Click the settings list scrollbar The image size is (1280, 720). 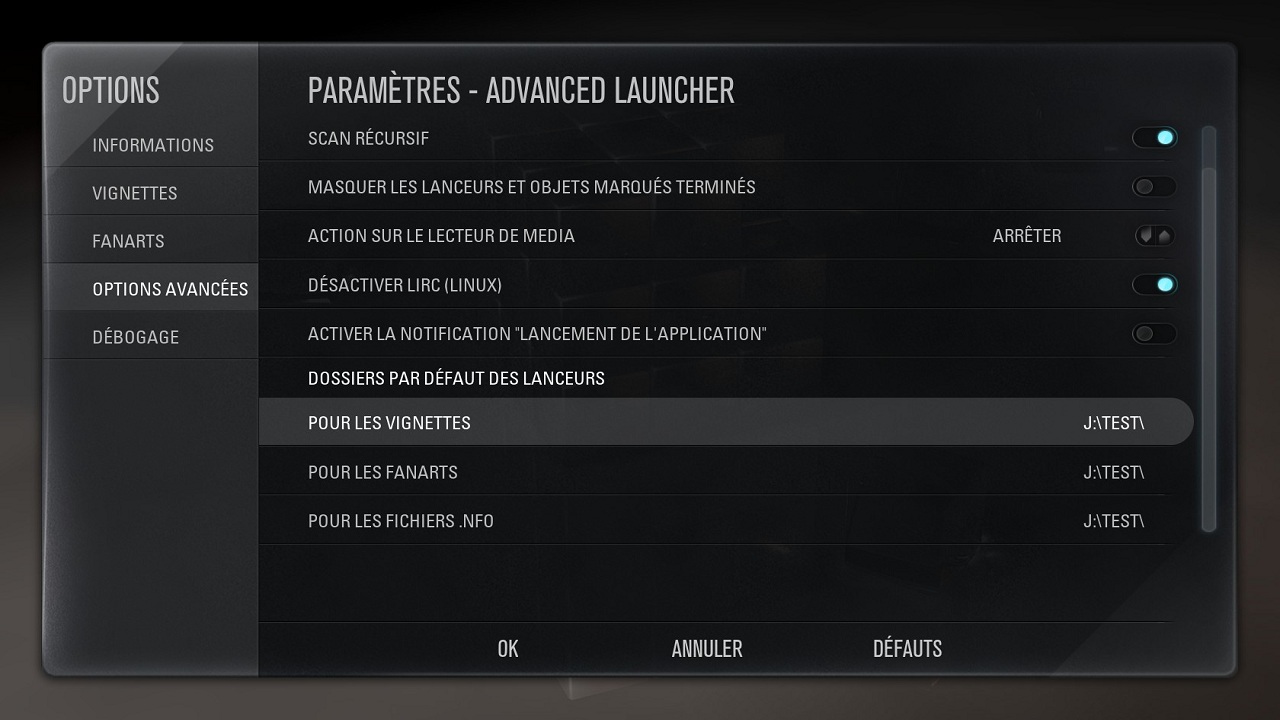[x=1208, y=330]
